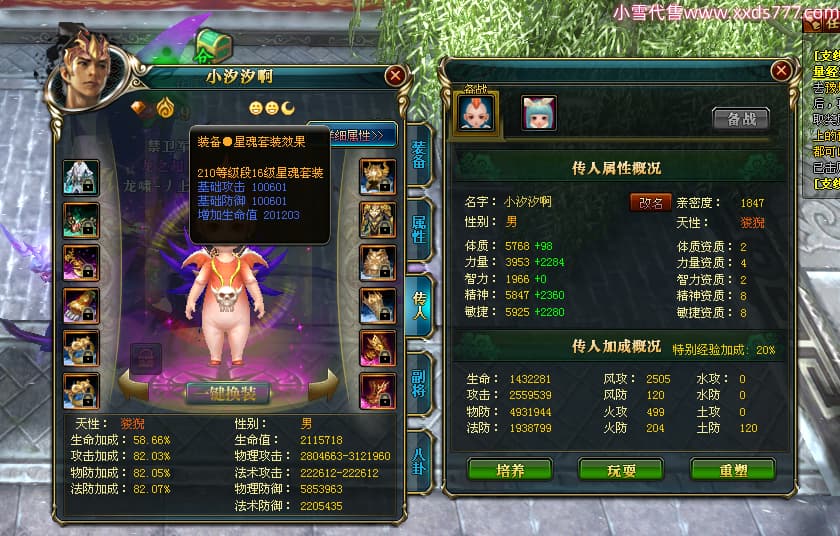
Task: Close the 传人 attributes panel
Action: click(x=781, y=70)
